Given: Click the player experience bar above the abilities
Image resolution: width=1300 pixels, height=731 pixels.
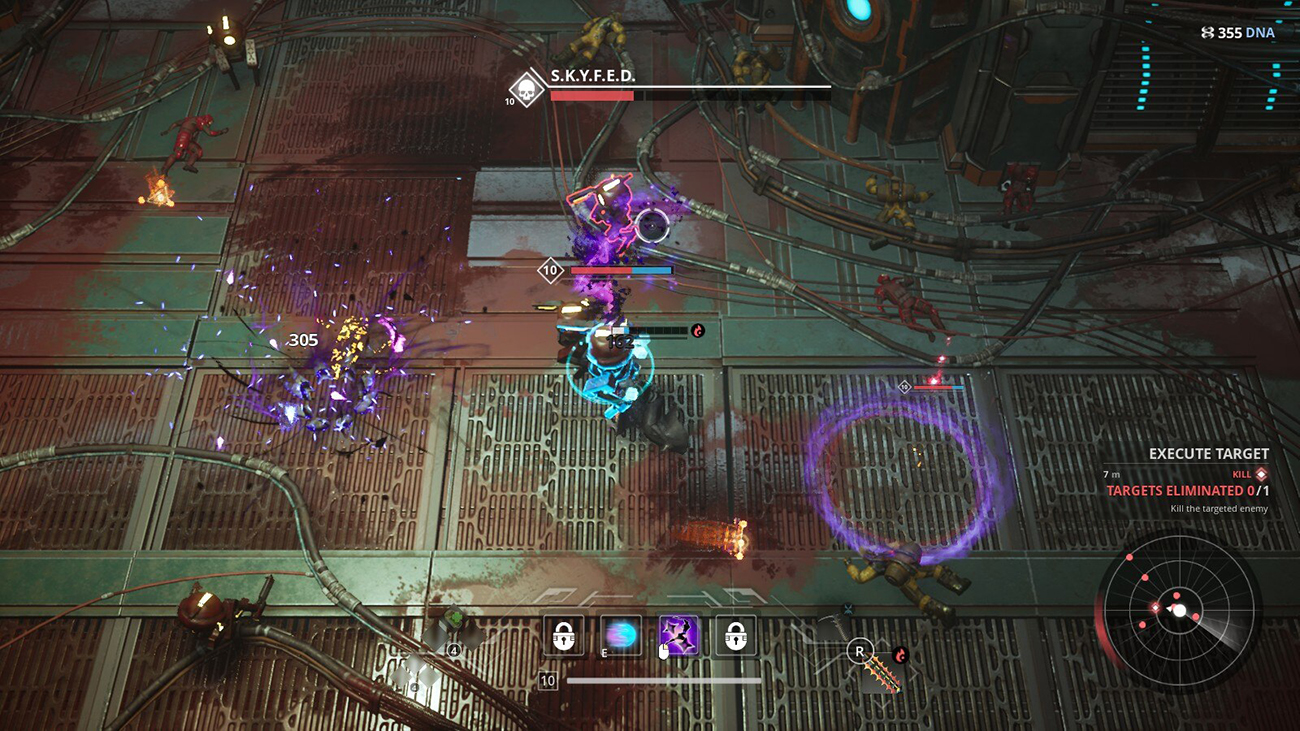Looking at the screenshot, I should tap(662, 681).
